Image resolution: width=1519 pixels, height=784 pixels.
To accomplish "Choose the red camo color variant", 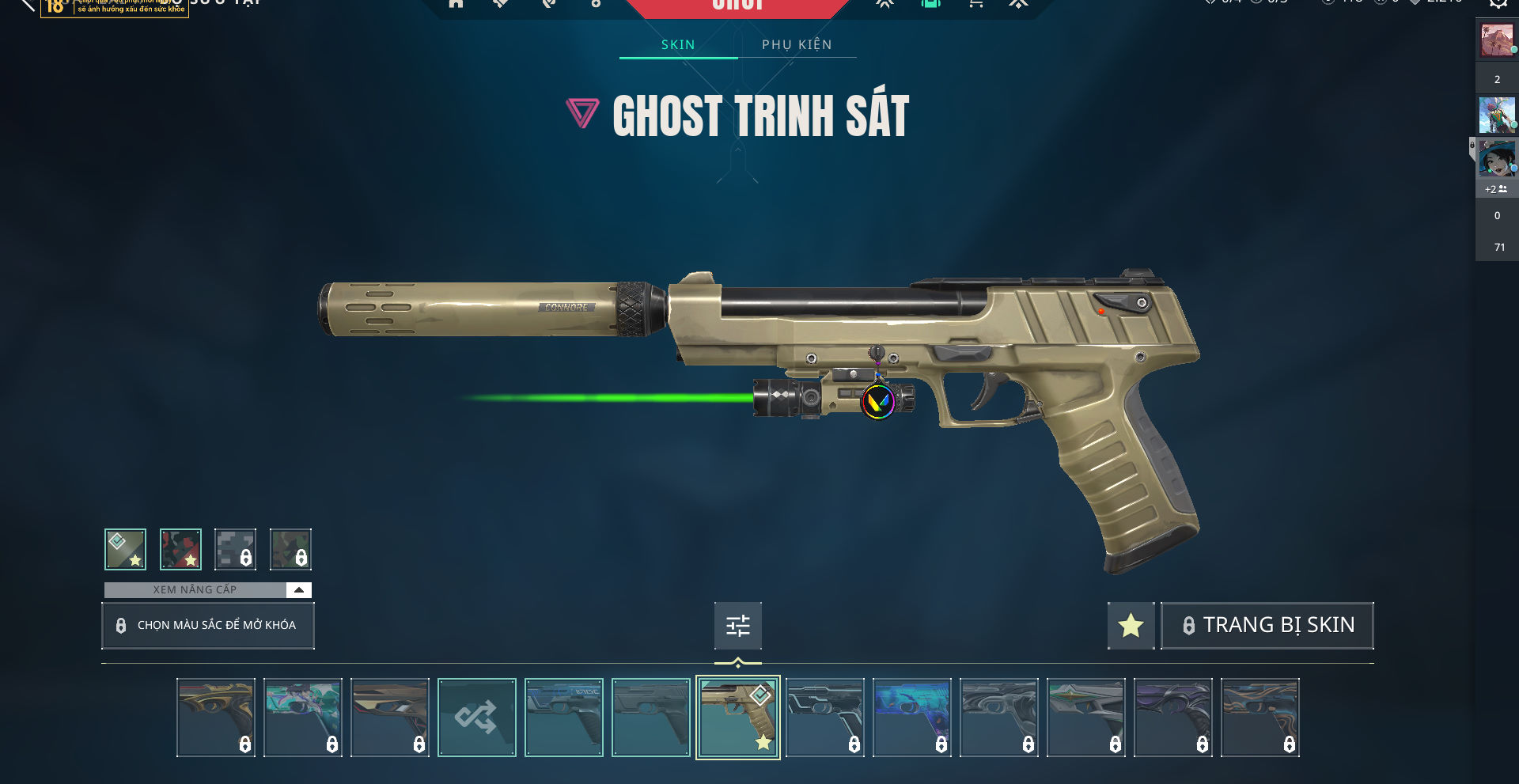I will pos(180,549).
